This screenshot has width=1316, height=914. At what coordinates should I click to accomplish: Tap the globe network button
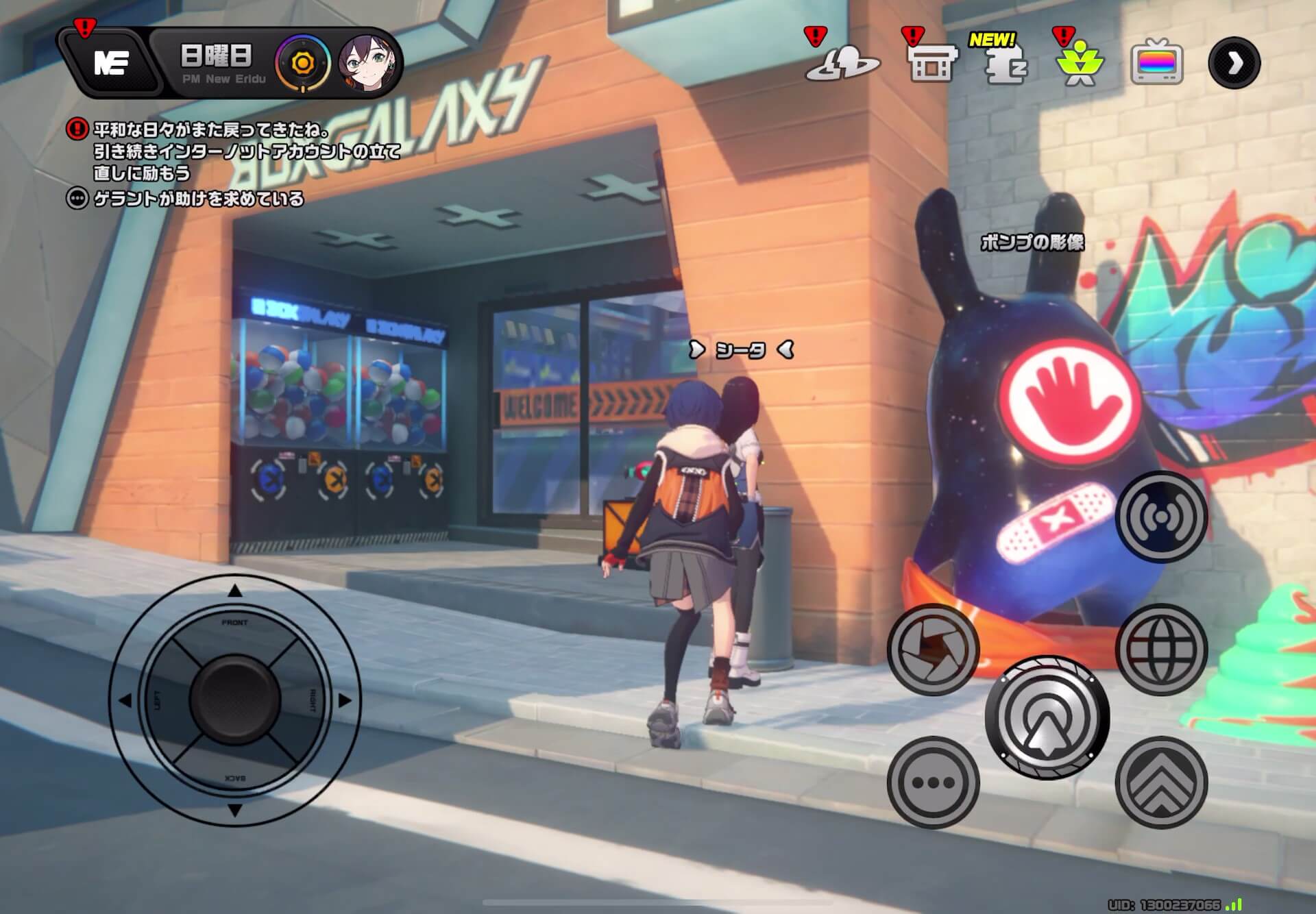(x=1161, y=650)
